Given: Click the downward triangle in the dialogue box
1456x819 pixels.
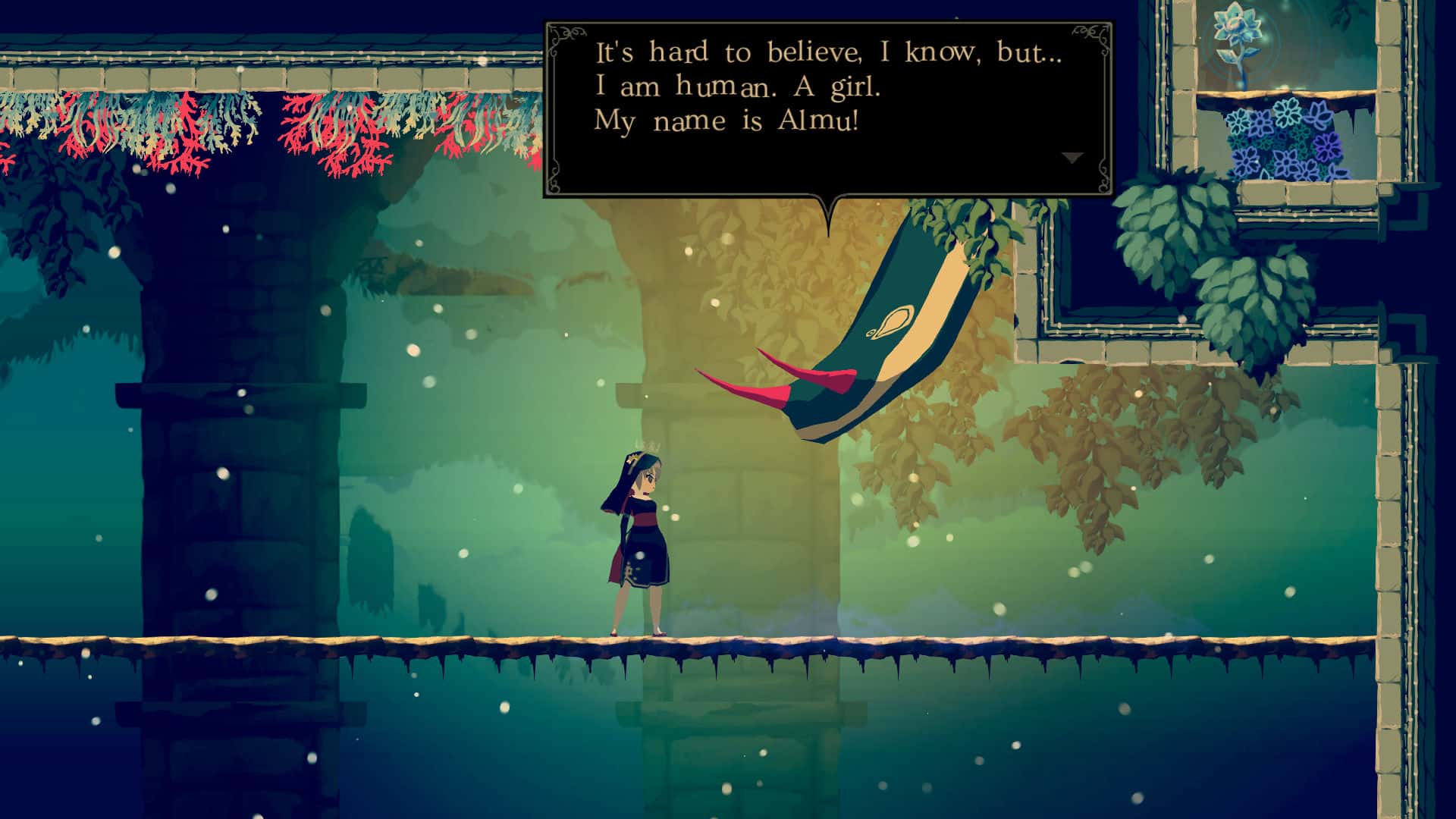Looking at the screenshot, I should tap(1072, 157).
